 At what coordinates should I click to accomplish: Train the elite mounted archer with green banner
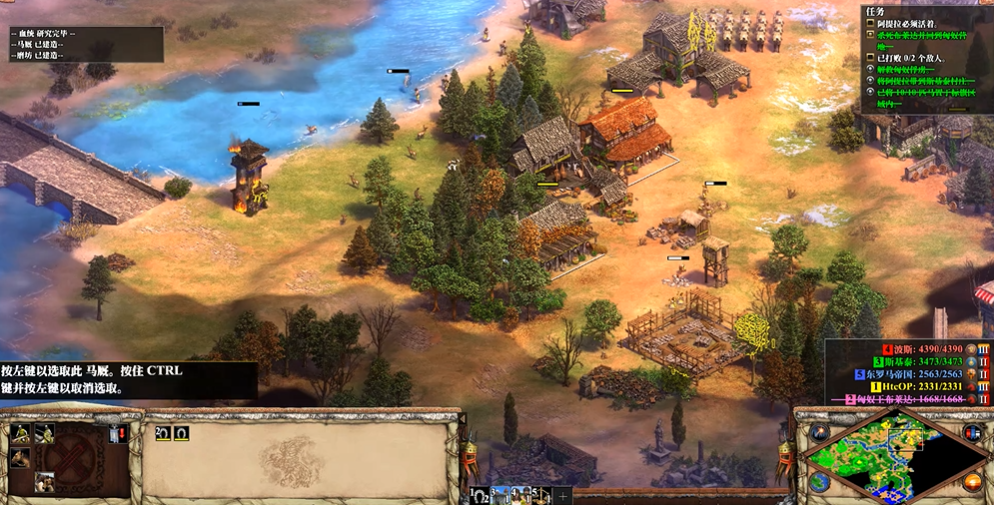(x=44, y=433)
